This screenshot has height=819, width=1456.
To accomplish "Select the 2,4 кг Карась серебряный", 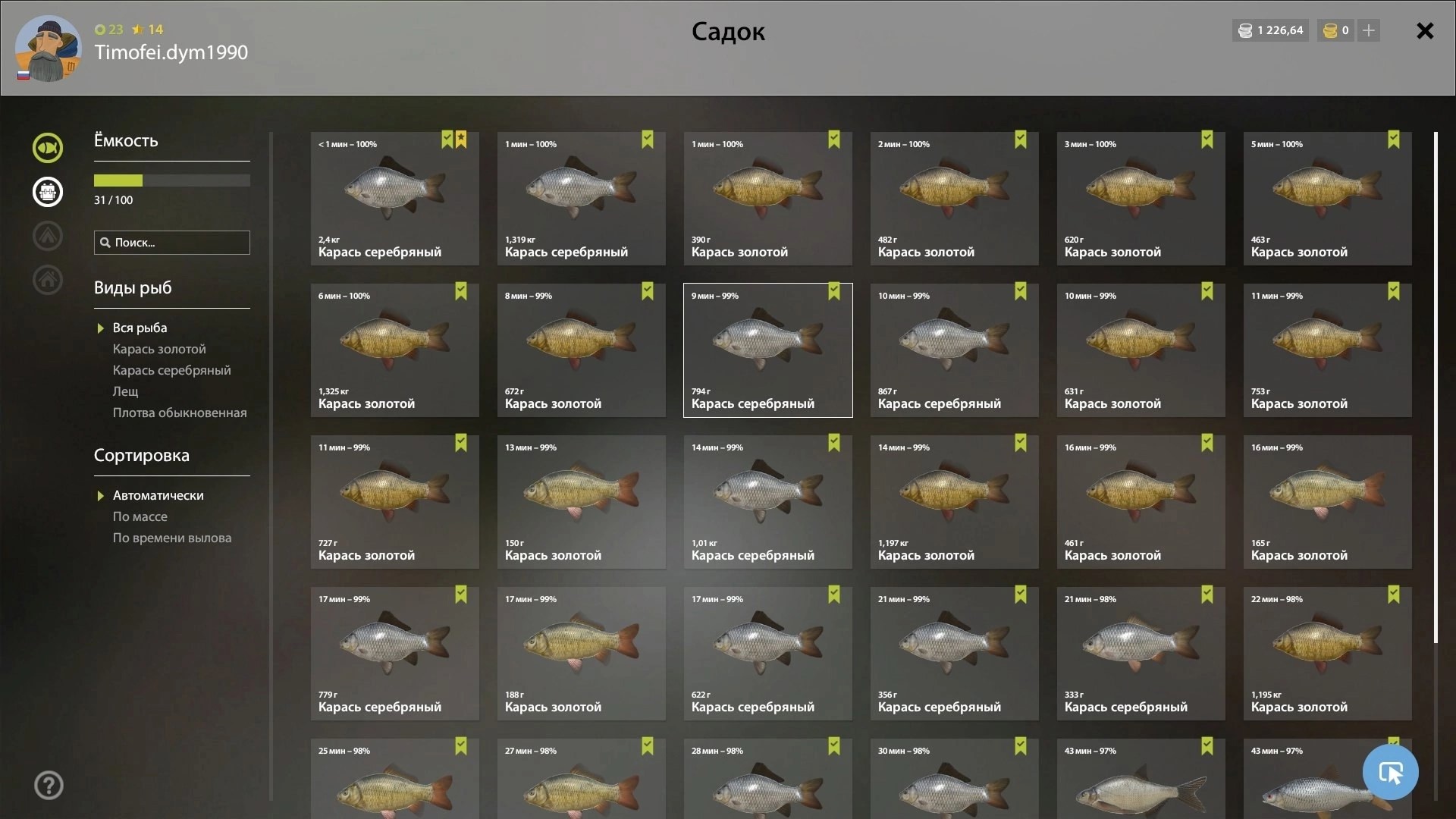I will point(394,199).
